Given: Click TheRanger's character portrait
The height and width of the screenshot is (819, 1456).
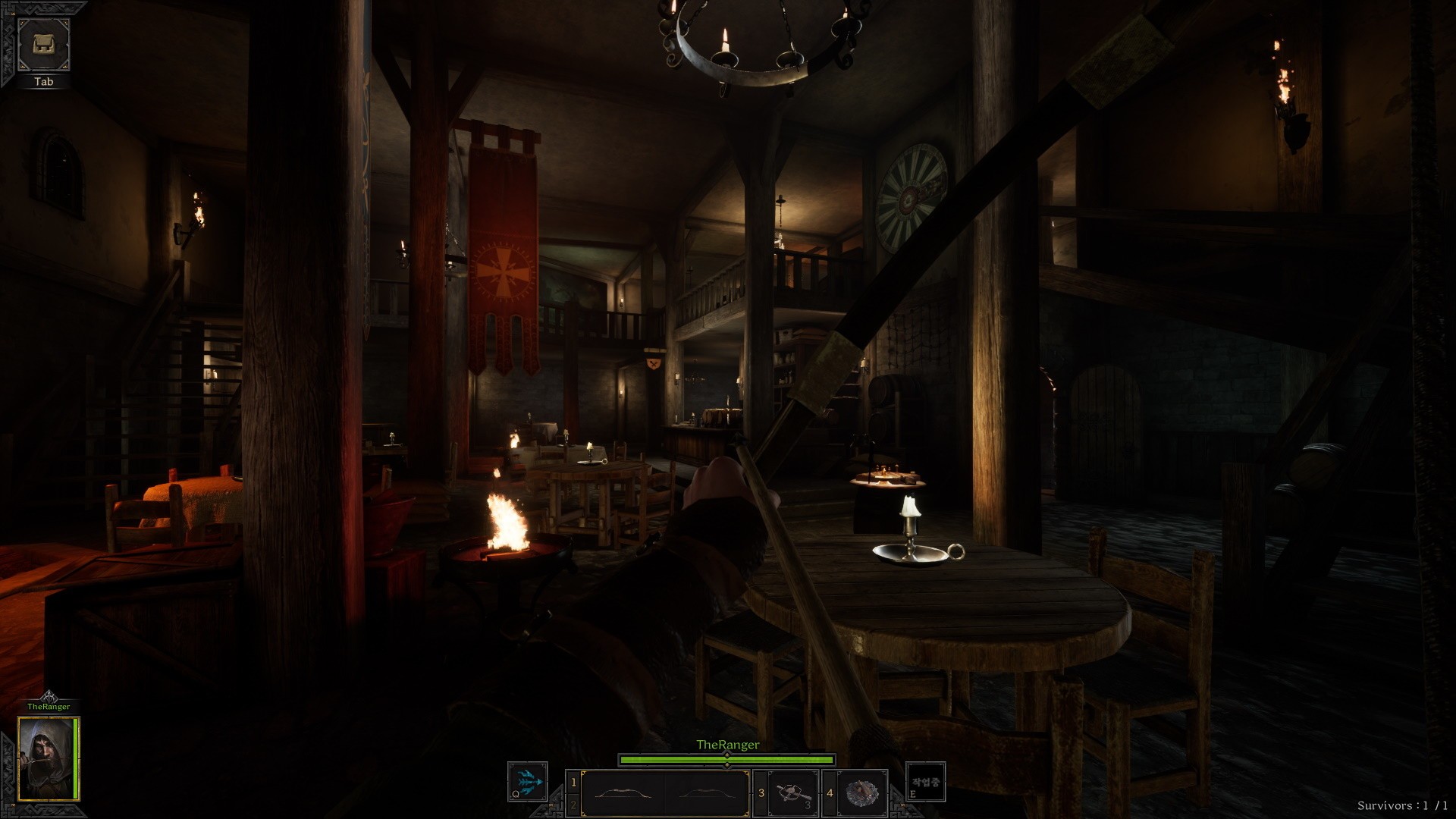Looking at the screenshot, I should pyautogui.click(x=49, y=758).
